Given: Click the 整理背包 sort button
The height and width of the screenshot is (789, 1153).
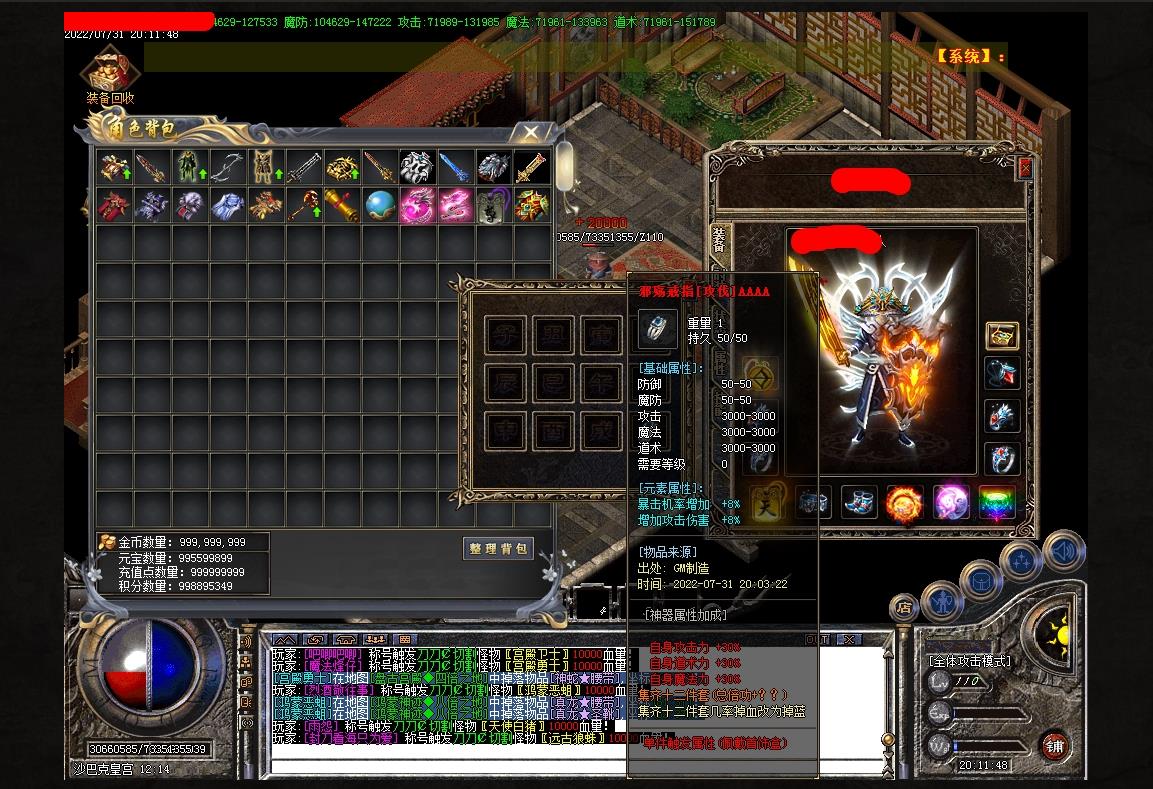Looking at the screenshot, I should [498, 549].
